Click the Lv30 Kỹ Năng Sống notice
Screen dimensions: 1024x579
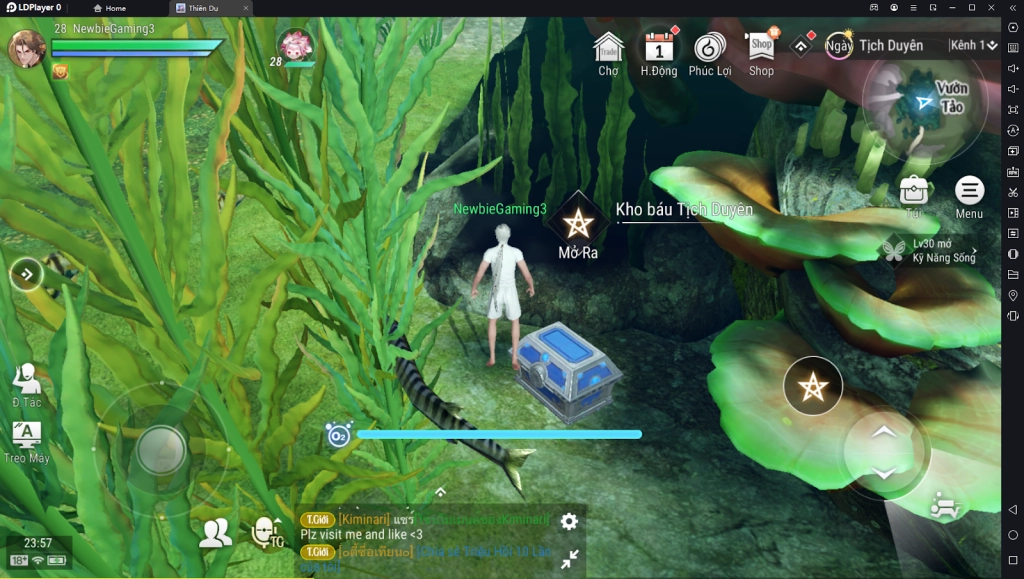(929, 251)
